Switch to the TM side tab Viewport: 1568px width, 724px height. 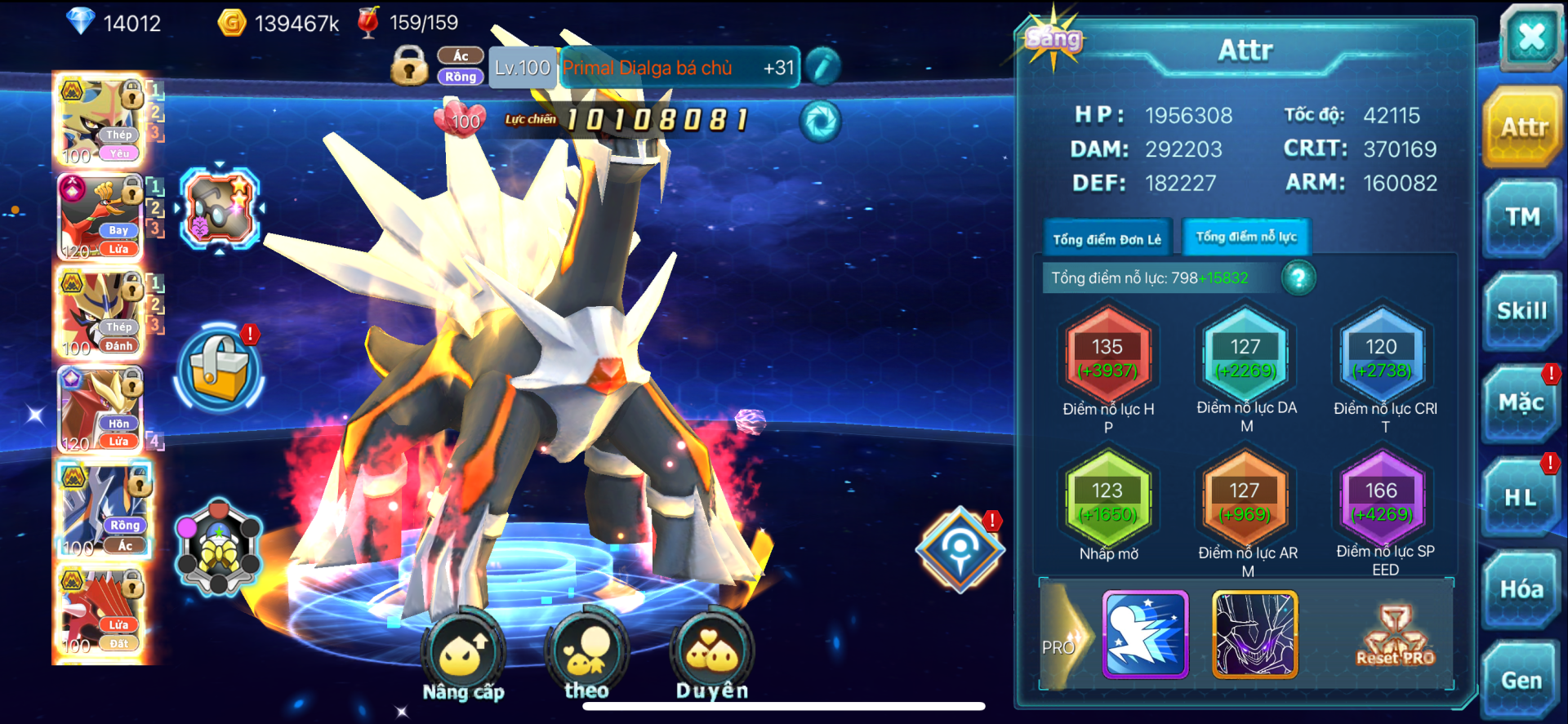[1522, 218]
